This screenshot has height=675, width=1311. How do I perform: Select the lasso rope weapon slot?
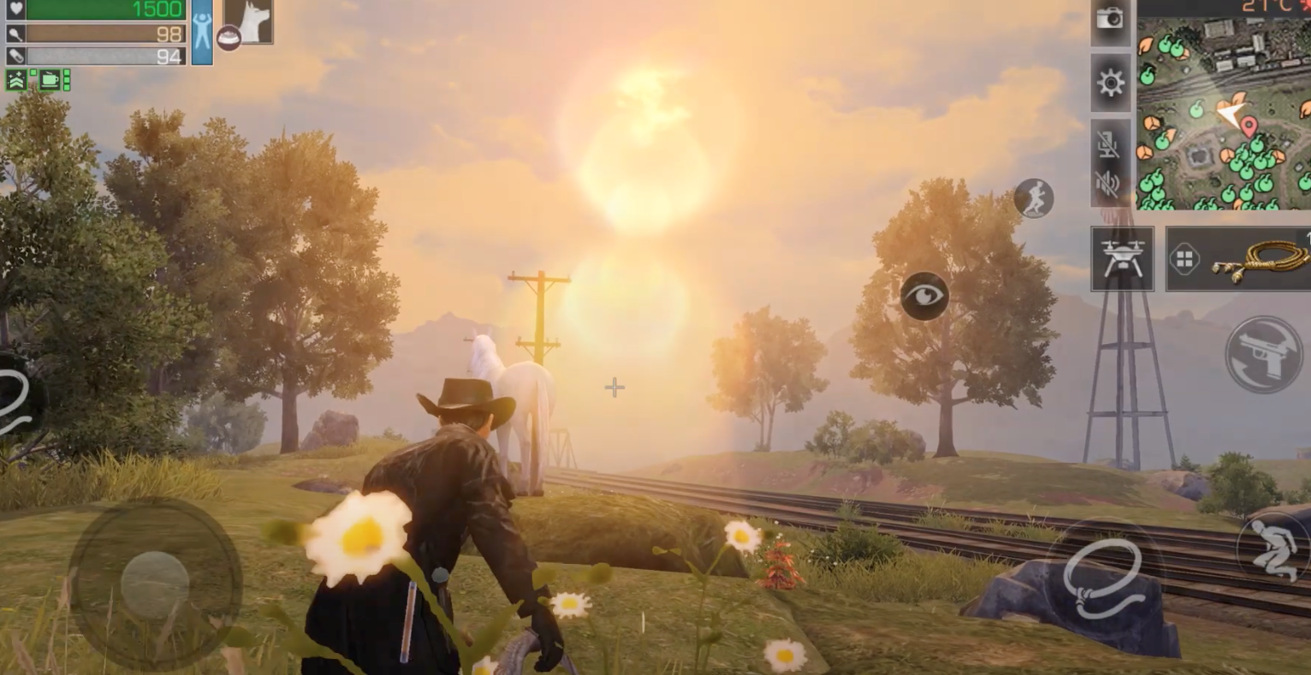[1259, 259]
